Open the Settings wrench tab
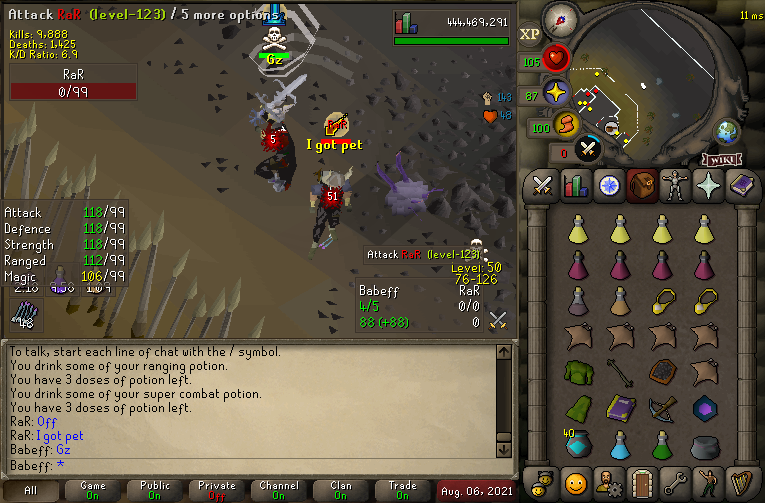The image size is (765, 503). [675, 480]
